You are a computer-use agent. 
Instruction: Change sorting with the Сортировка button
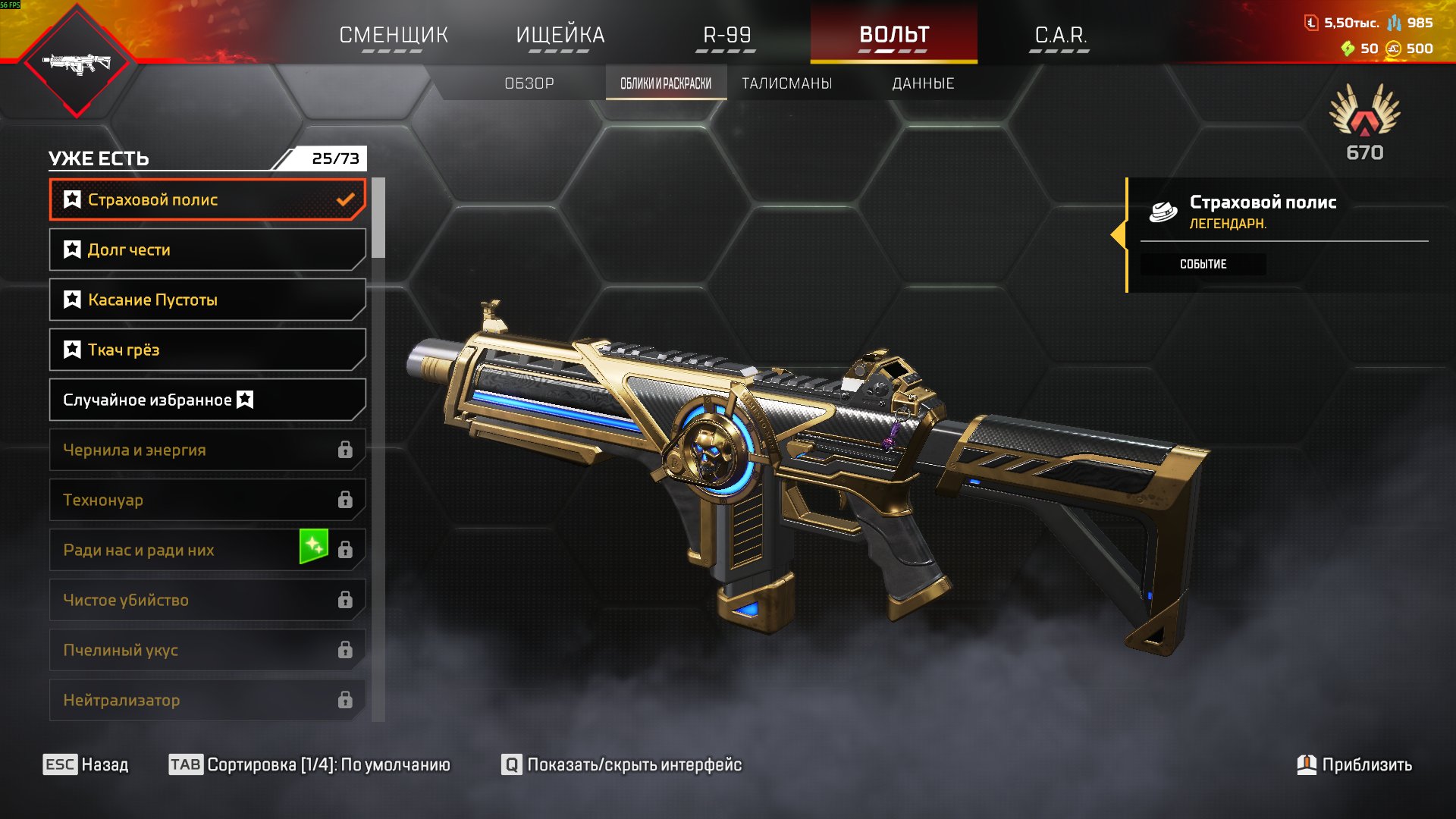309,764
